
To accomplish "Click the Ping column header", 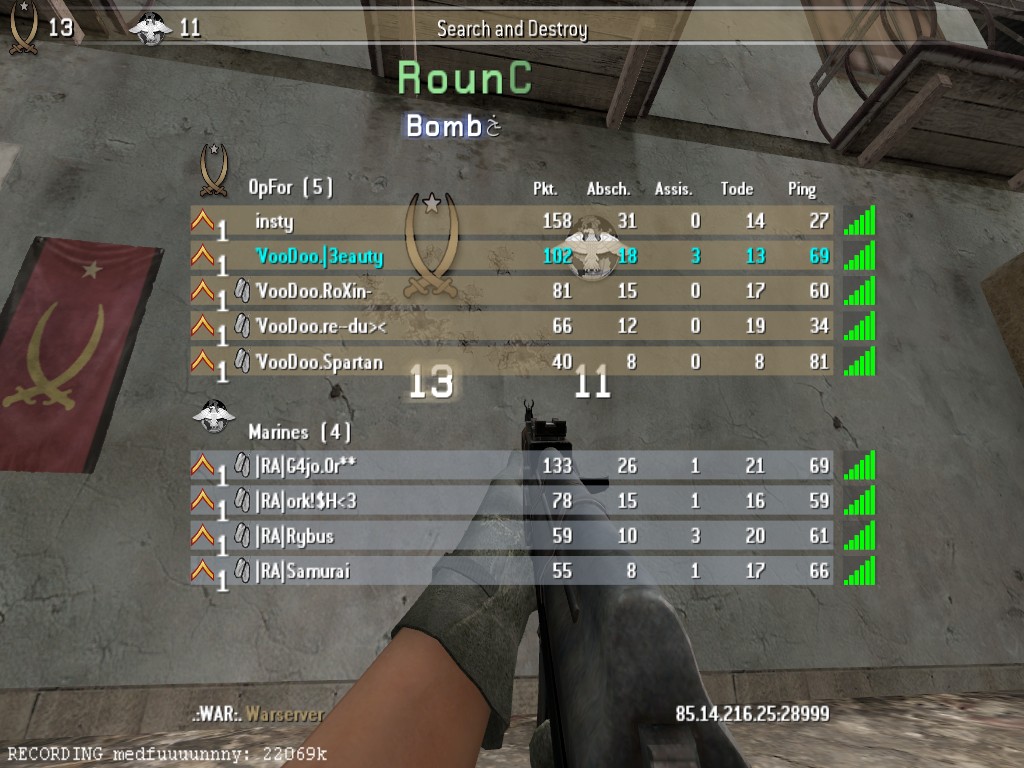I will (x=802, y=189).
